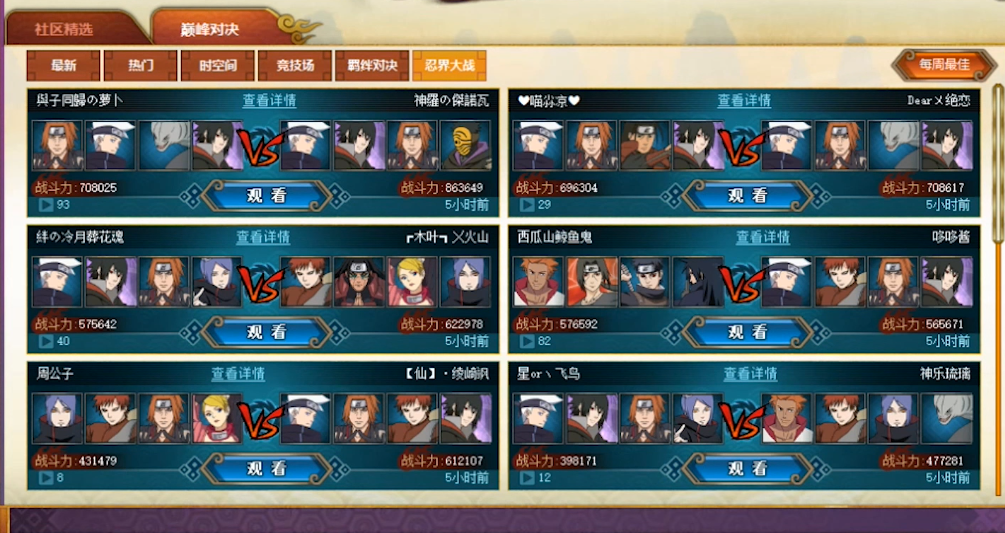This screenshot has width=1005, height=533.
Task: Switch to 羁绊对决 category
Action: point(372,65)
